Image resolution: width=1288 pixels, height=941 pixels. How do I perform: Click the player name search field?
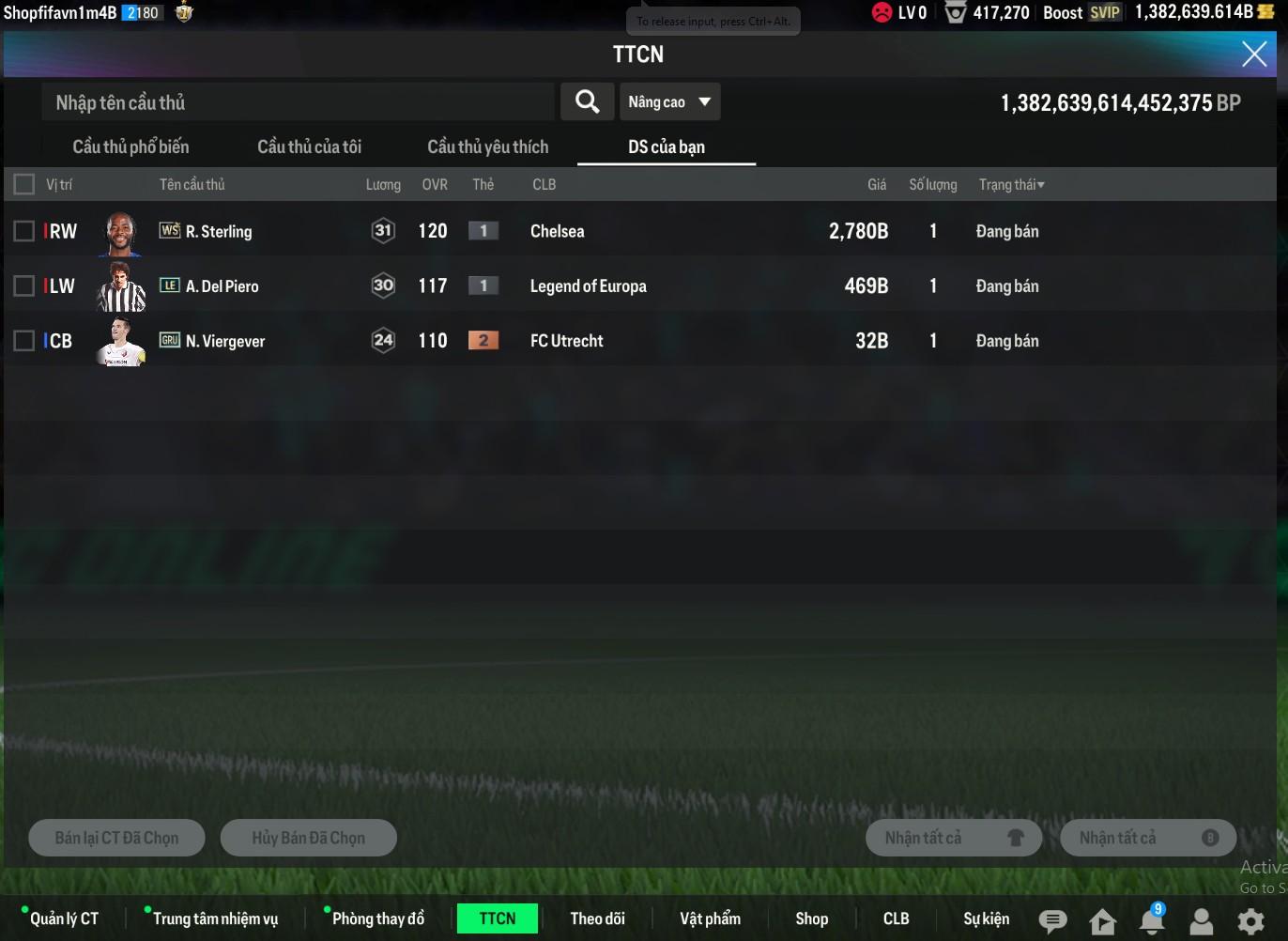pos(297,102)
